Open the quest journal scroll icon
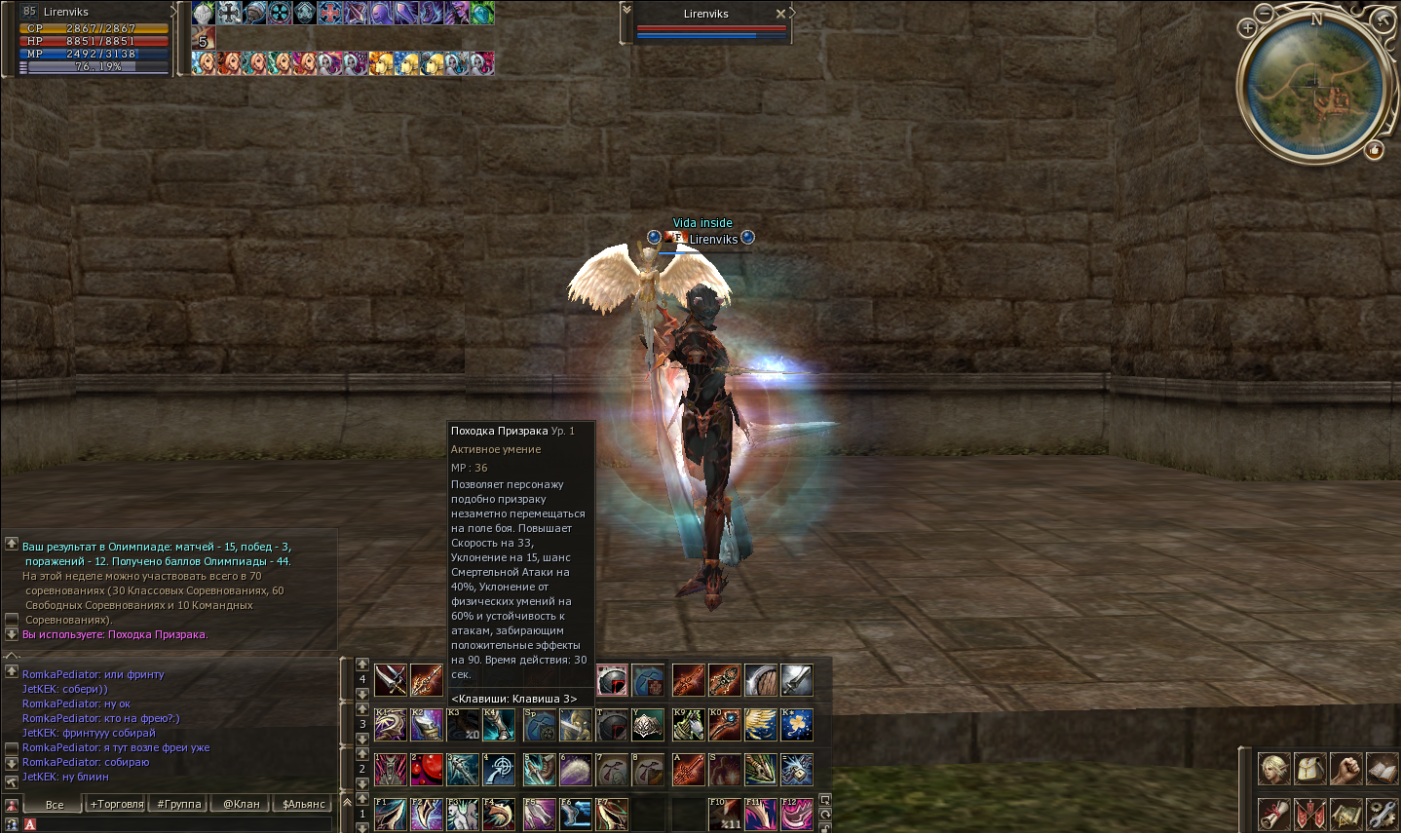 pos(1274,814)
